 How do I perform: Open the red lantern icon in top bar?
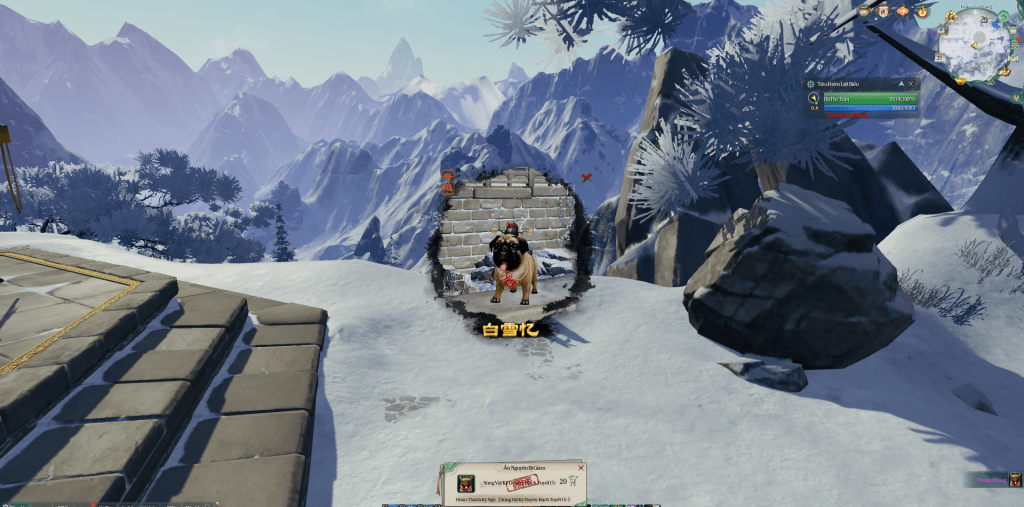click(x=902, y=11)
